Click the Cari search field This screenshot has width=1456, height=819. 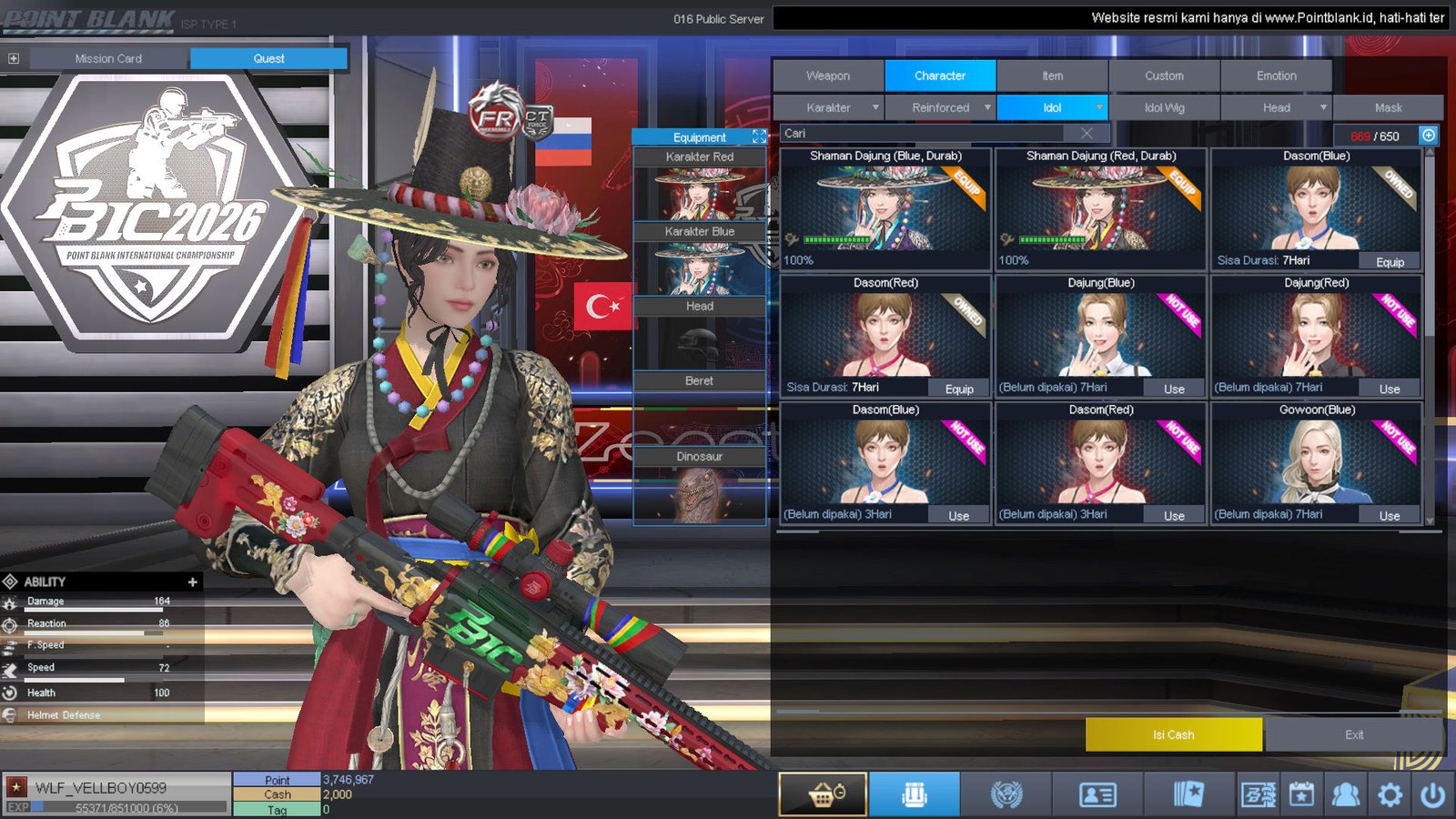(x=928, y=133)
